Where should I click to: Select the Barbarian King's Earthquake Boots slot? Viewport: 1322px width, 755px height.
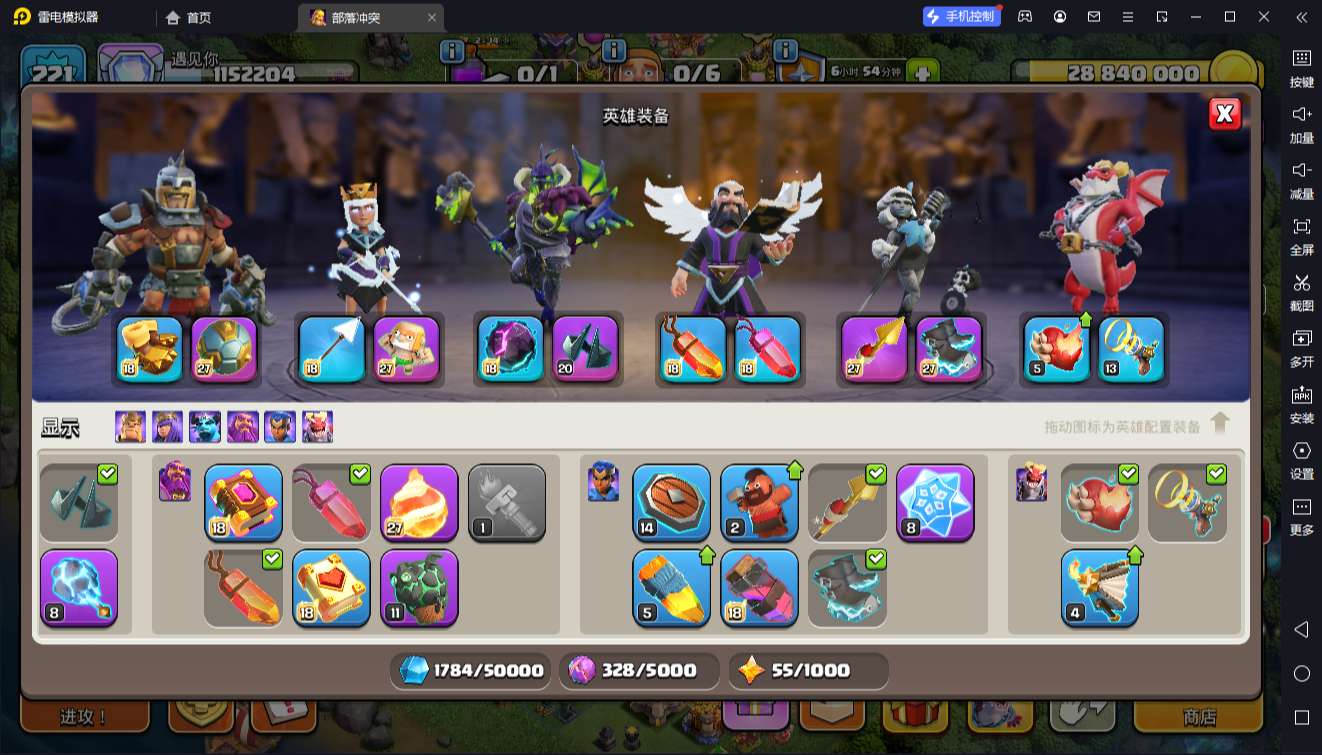[x=150, y=350]
